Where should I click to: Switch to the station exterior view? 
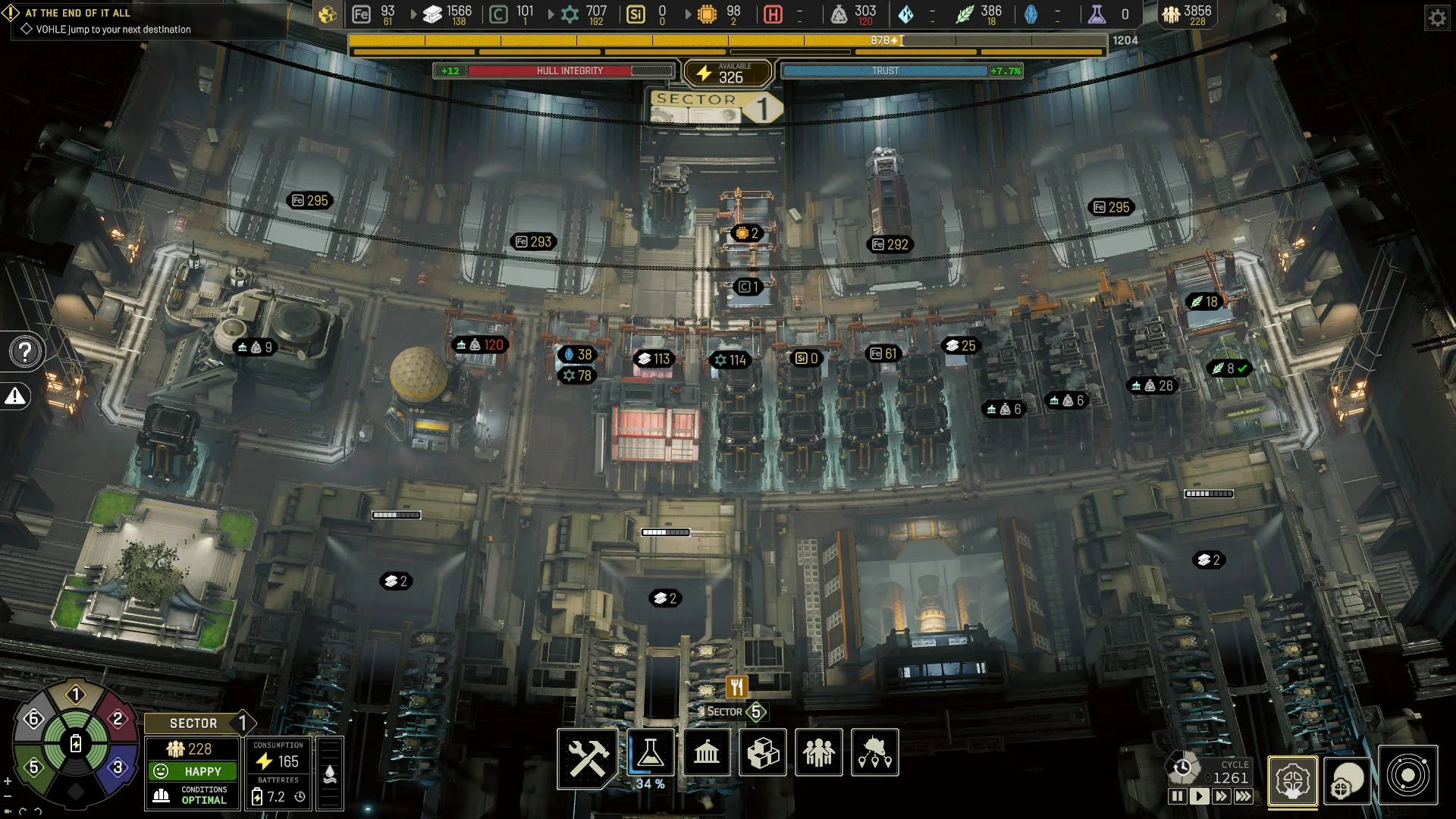click(1348, 780)
